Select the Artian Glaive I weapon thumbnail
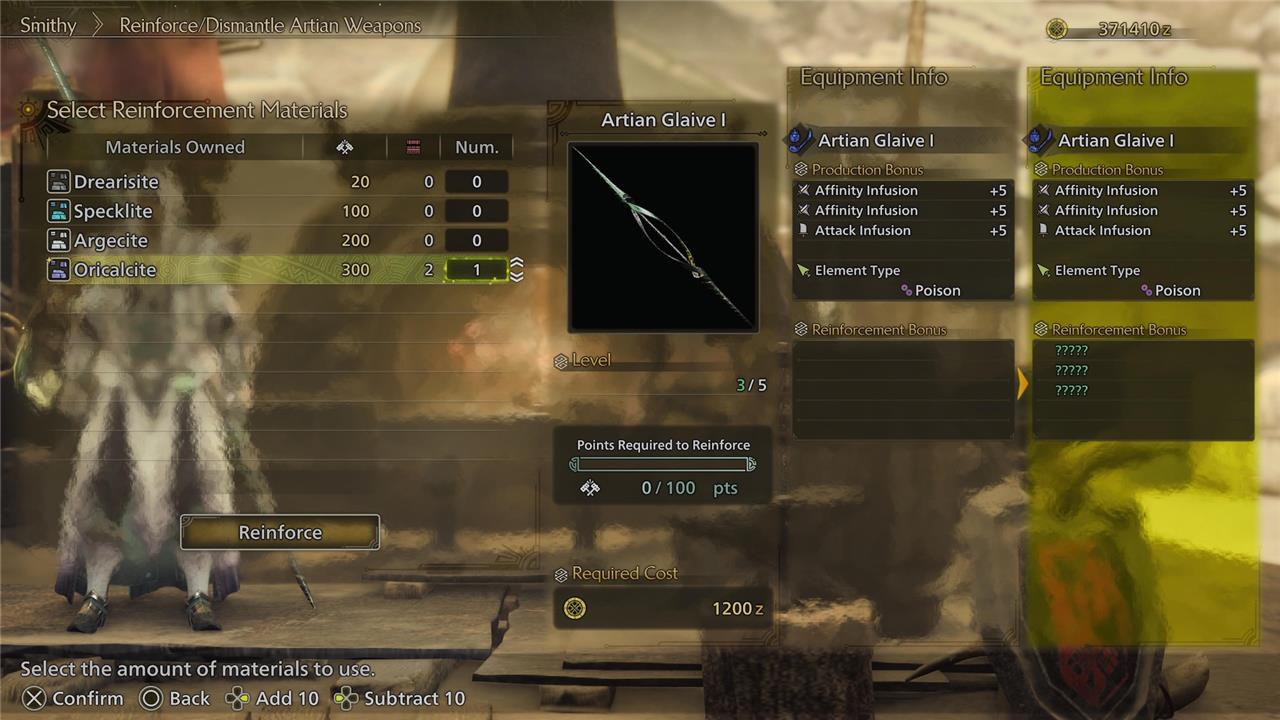1280x720 pixels. pos(663,237)
